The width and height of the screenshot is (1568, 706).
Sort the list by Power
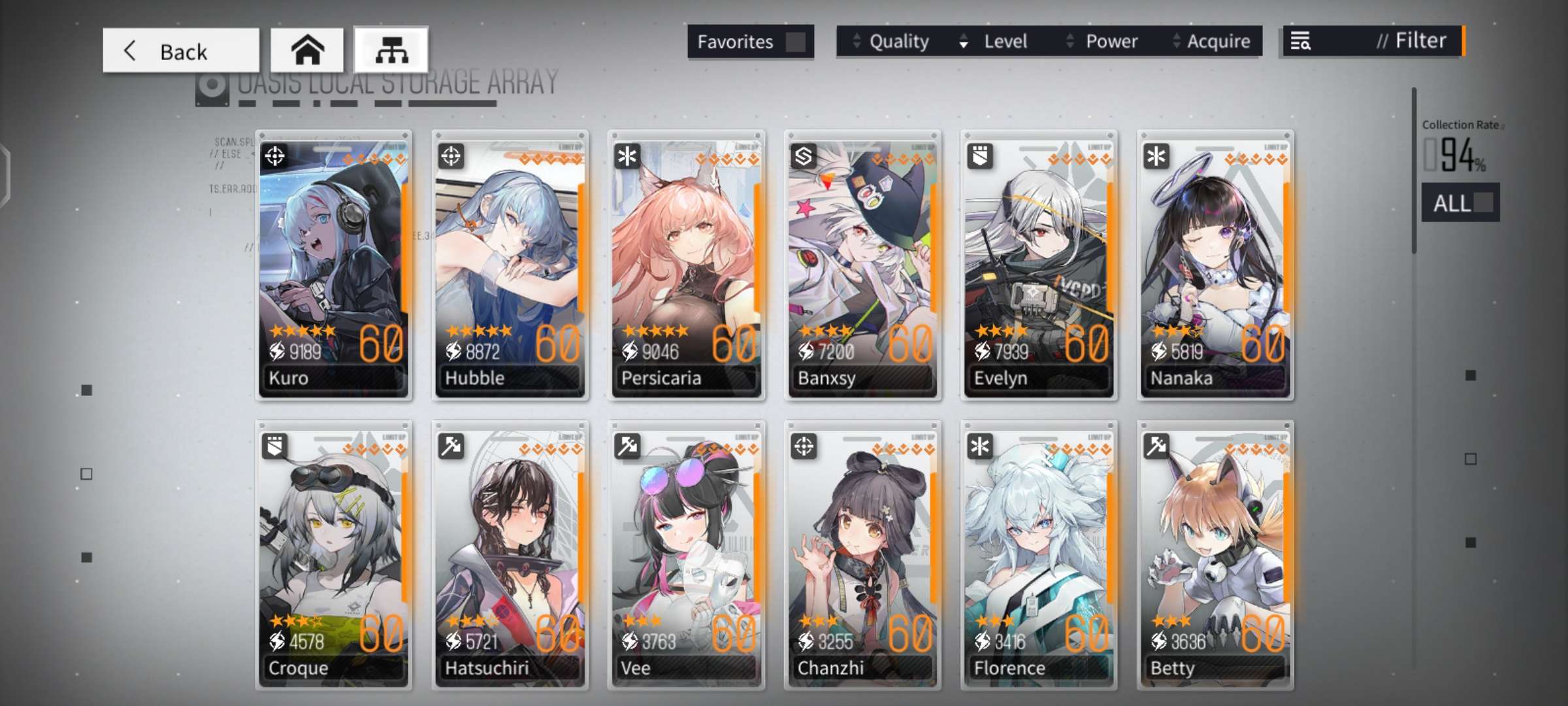(x=1103, y=42)
